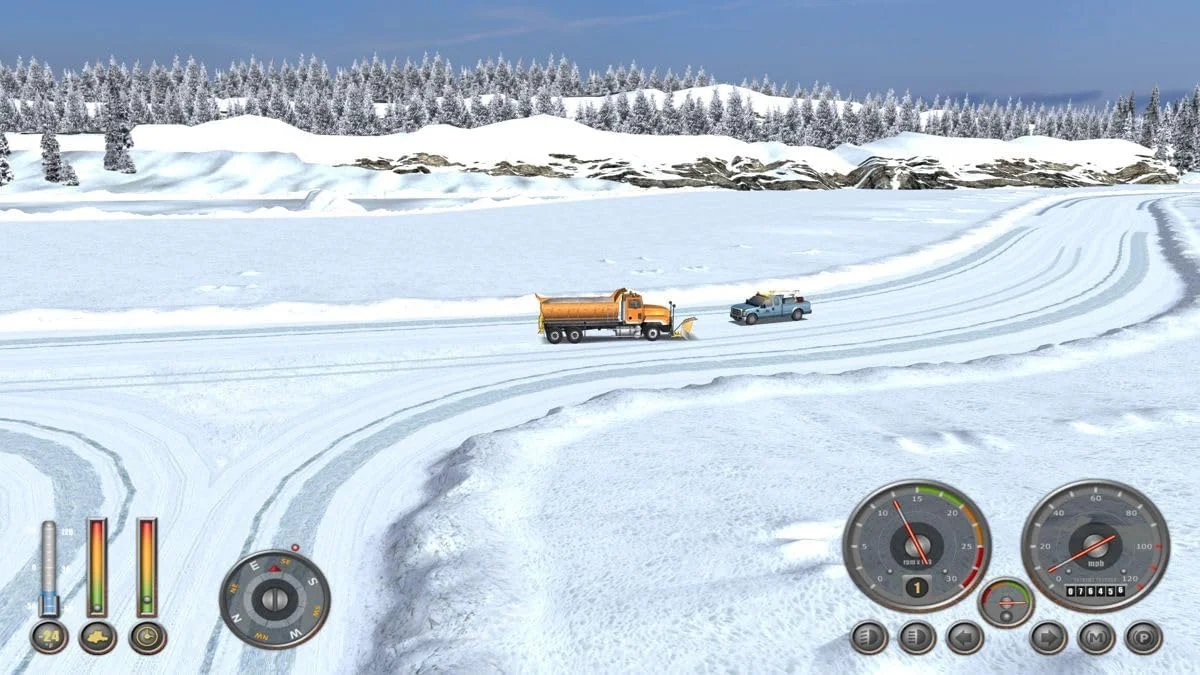Click the clock icon under the gauge
Image resolution: width=1200 pixels, height=675 pixels.
tap(148, 637)
